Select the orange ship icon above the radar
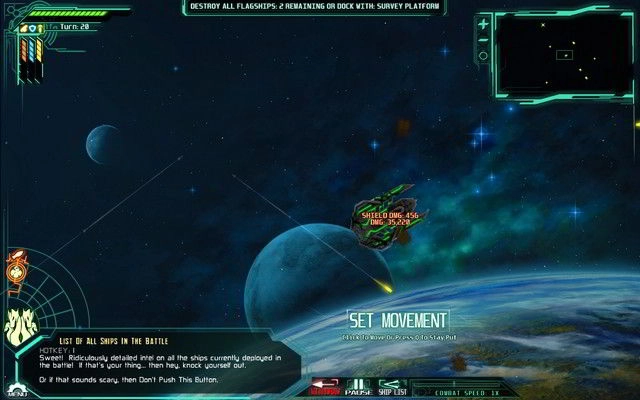640x400 pixels. (x=17, y=268)
